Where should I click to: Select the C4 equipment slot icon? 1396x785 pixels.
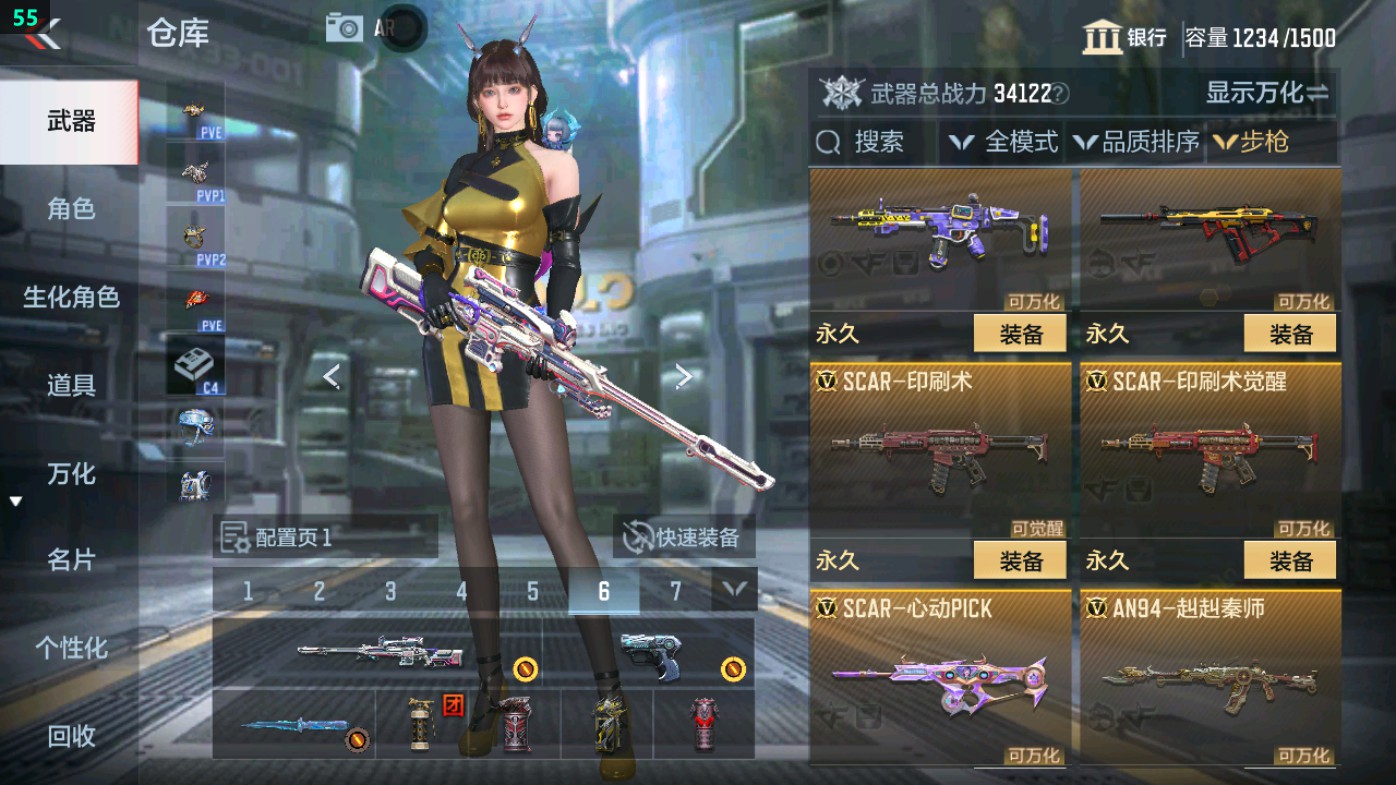click(x=195, y=365)
